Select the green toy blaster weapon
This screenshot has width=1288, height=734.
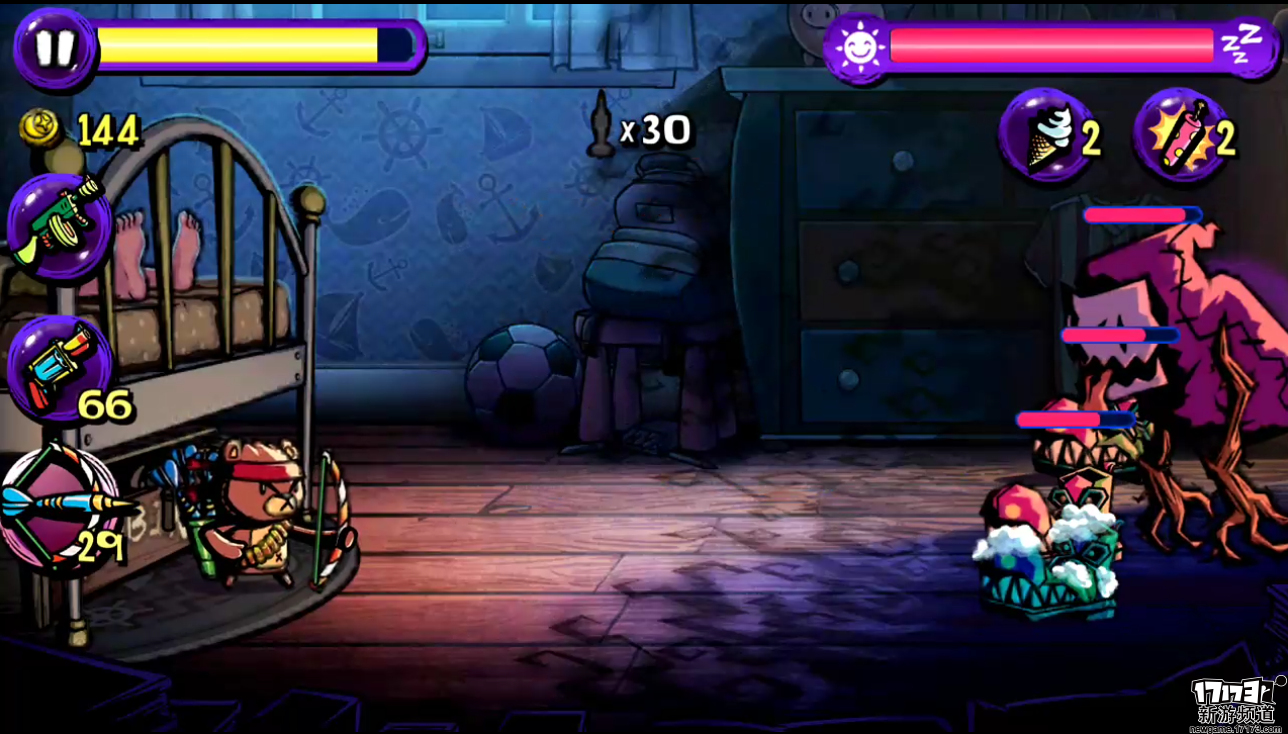[60, 226]
